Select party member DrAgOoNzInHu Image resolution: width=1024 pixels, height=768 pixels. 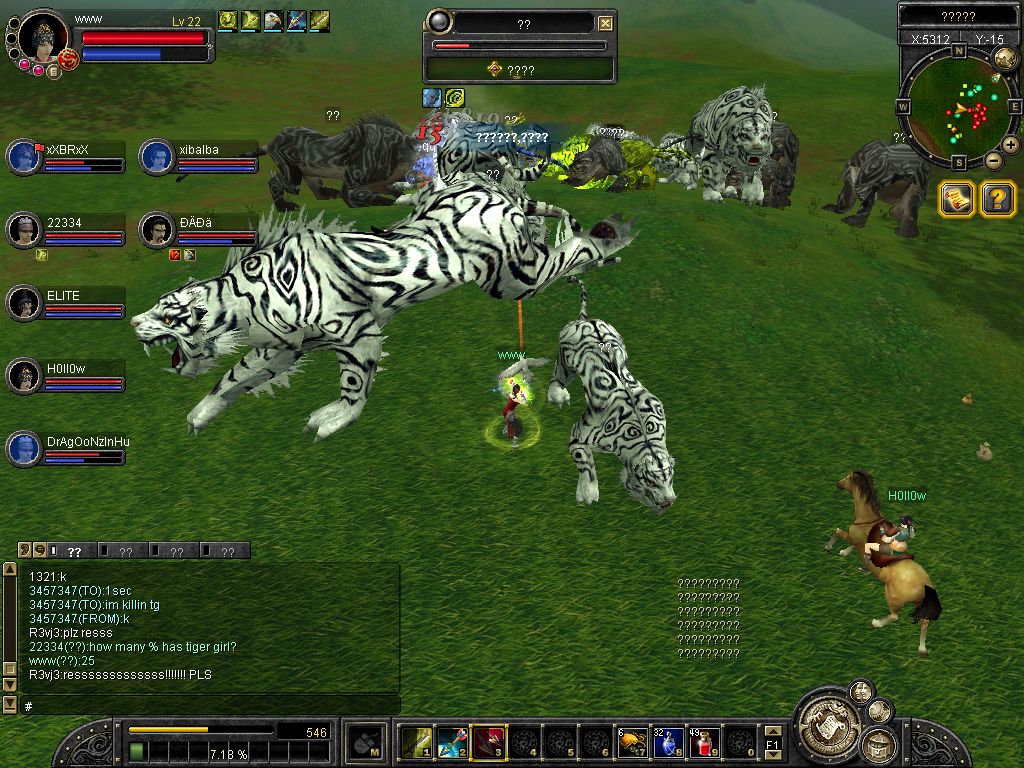point(22,449)
